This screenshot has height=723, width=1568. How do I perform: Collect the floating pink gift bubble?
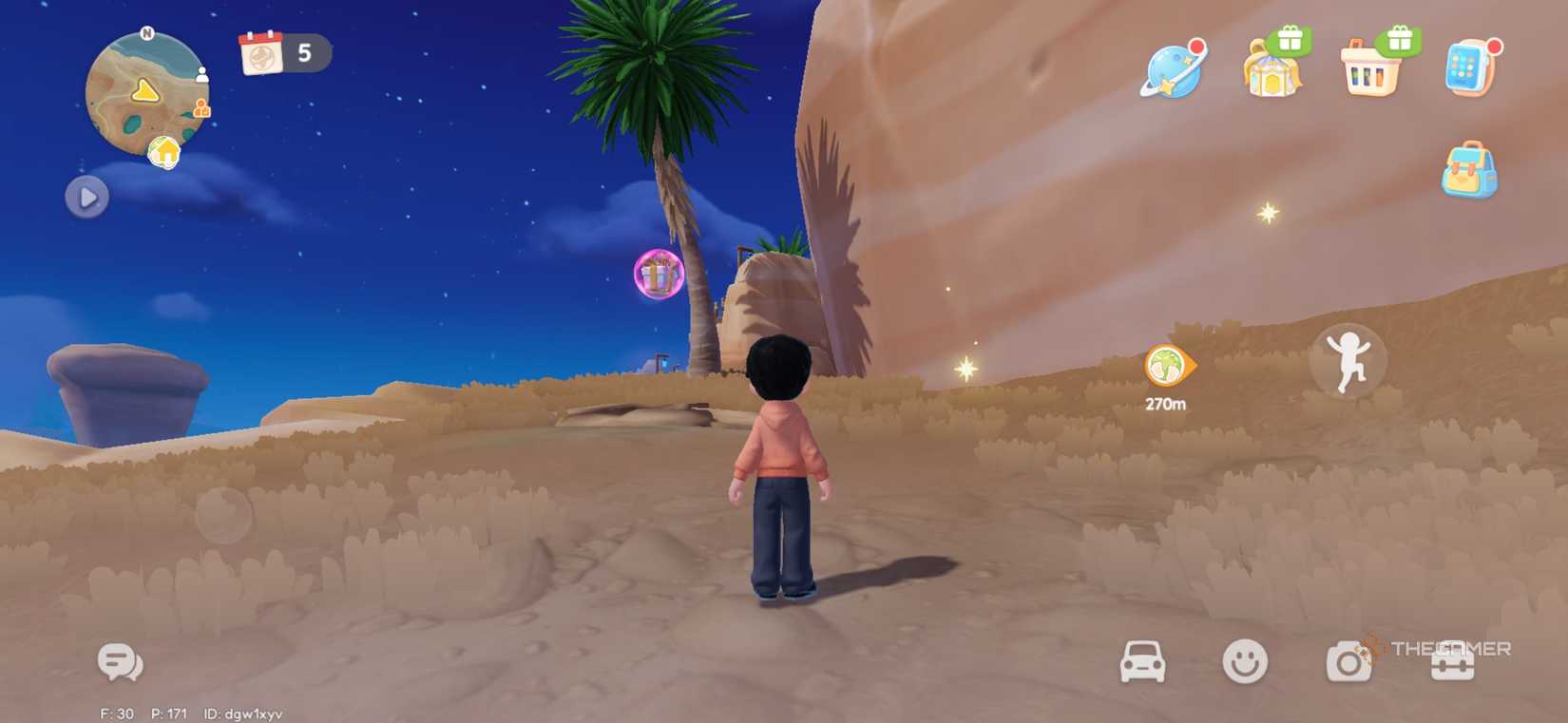(x=658, y=275)
